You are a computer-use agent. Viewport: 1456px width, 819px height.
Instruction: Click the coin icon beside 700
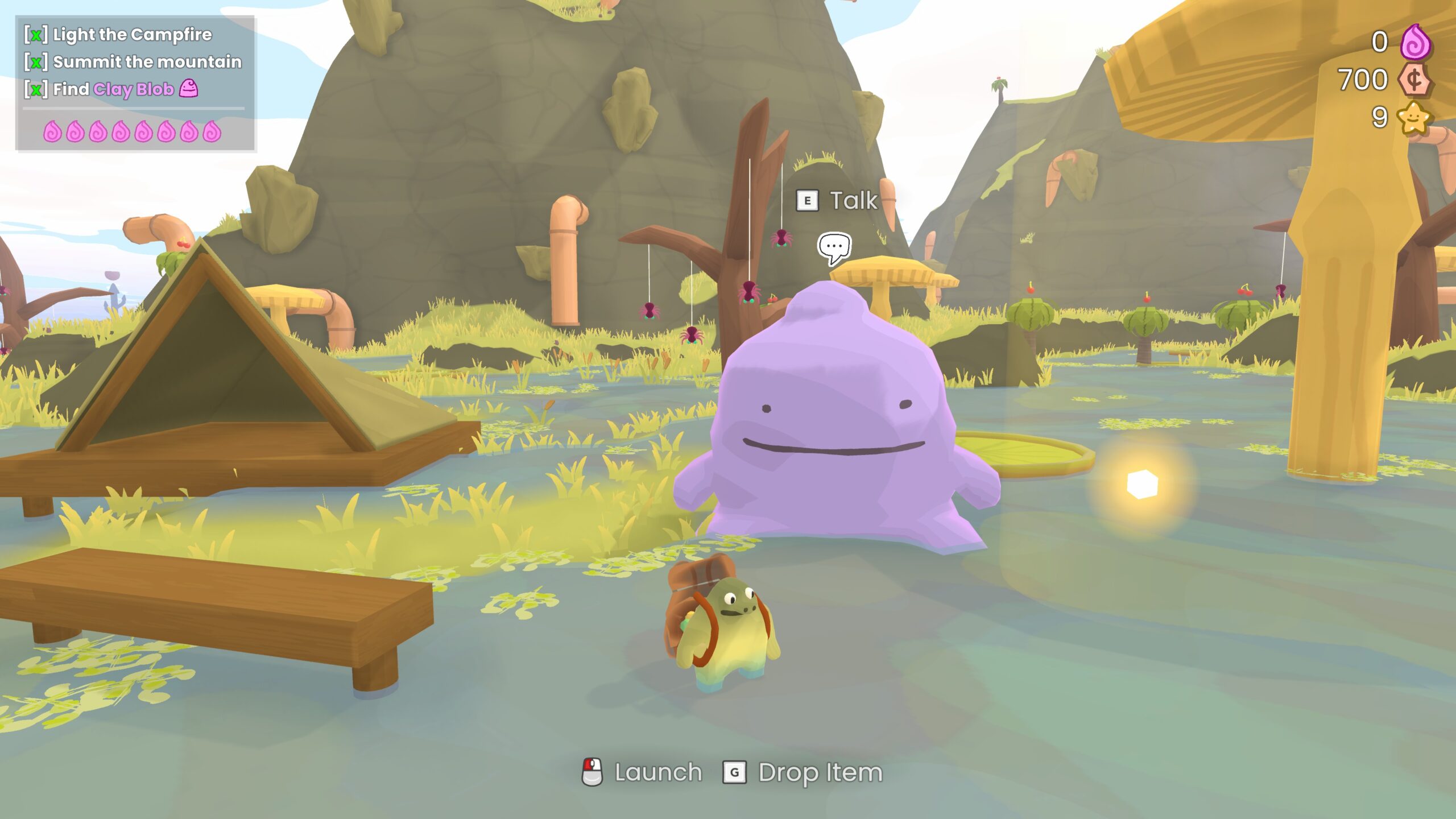point(1415,80)
